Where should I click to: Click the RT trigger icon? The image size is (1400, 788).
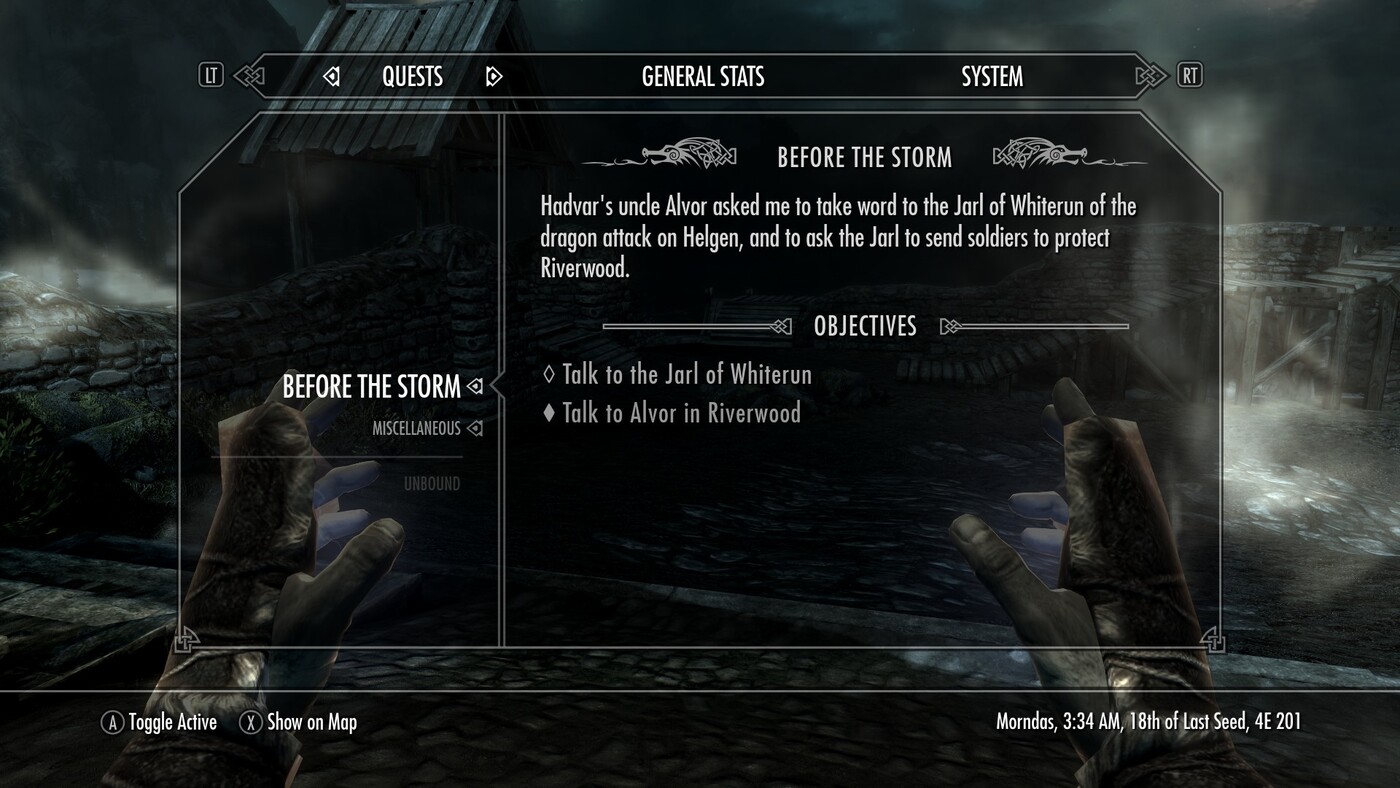1190,75
